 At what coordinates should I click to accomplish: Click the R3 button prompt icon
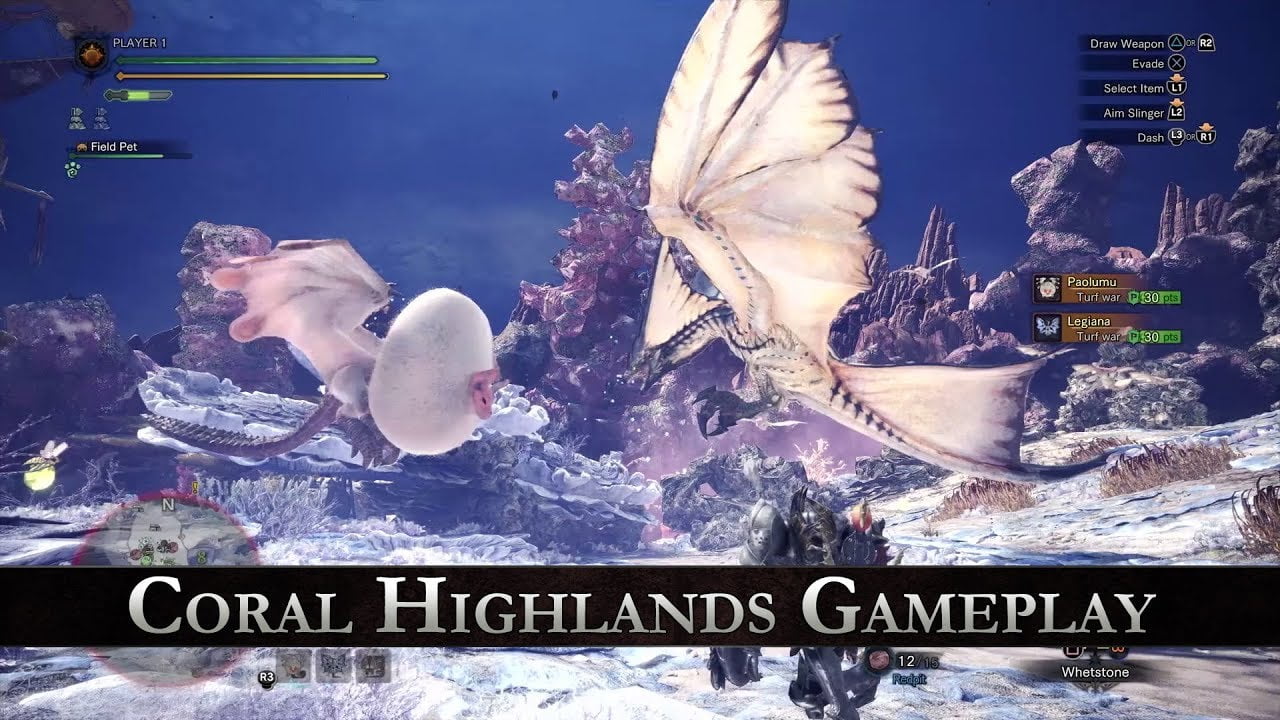(x=266, y=677)
